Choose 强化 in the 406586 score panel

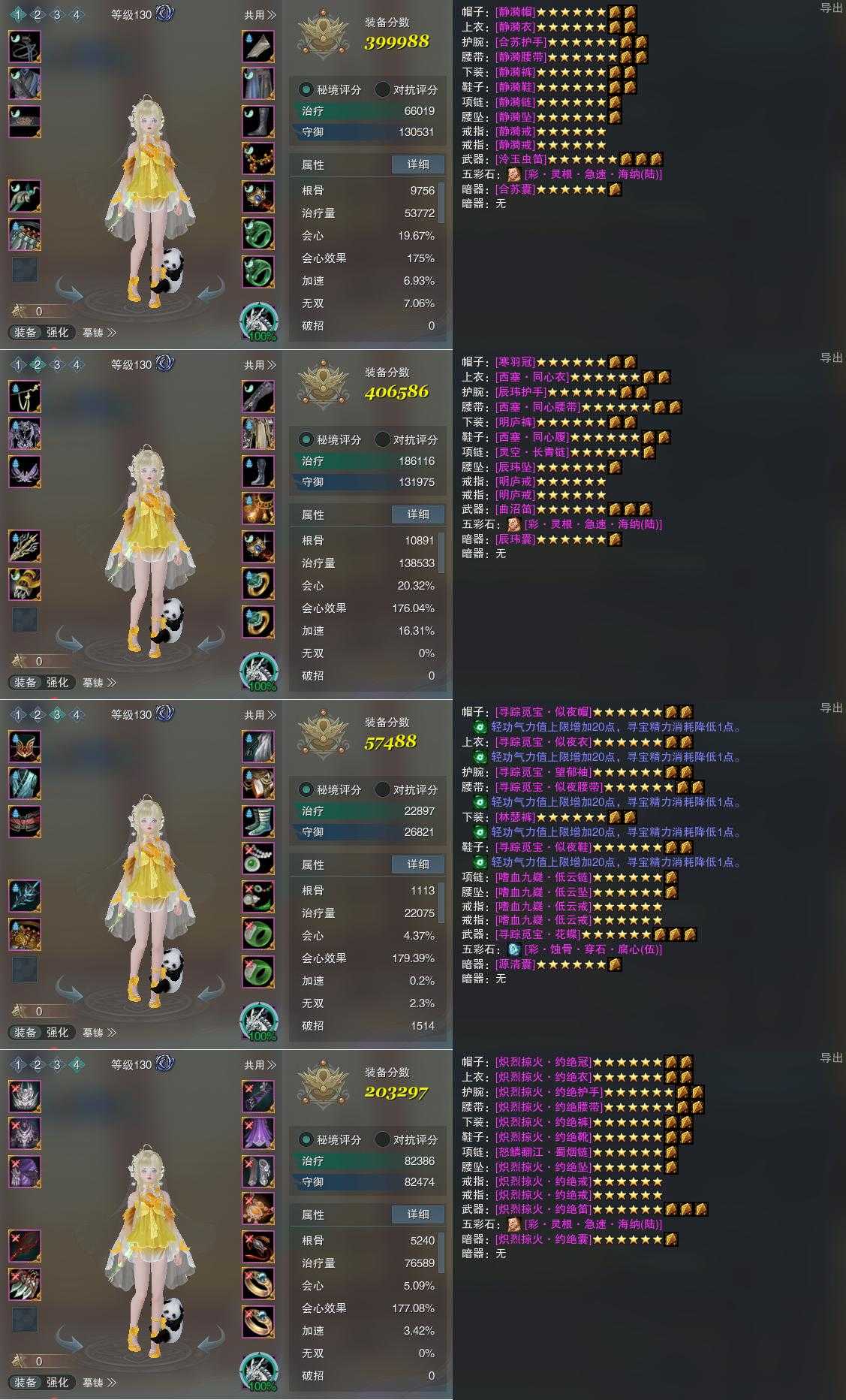tap(58, 683)
